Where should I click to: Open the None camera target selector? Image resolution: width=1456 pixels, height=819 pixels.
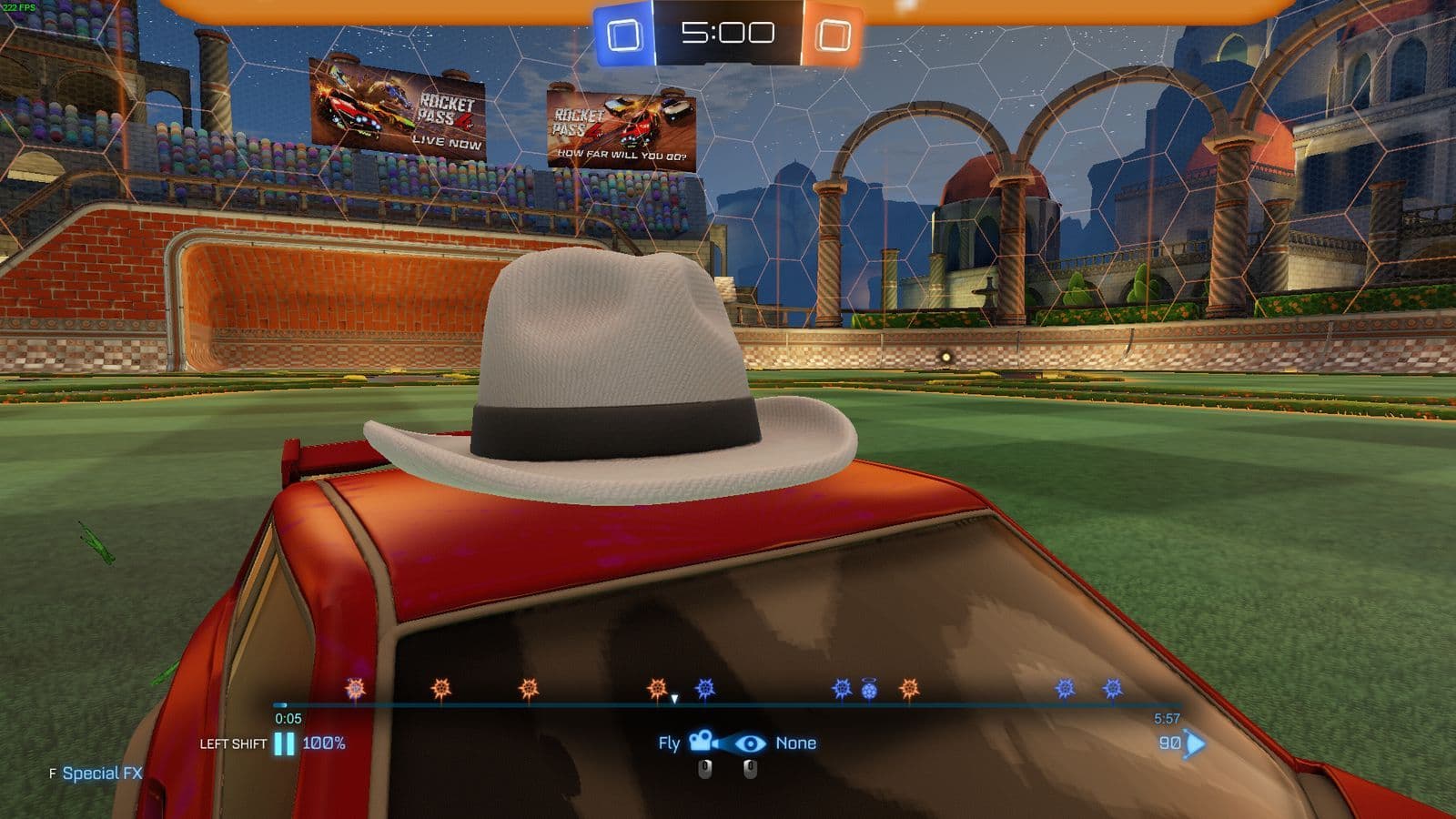tap(796, 743)
